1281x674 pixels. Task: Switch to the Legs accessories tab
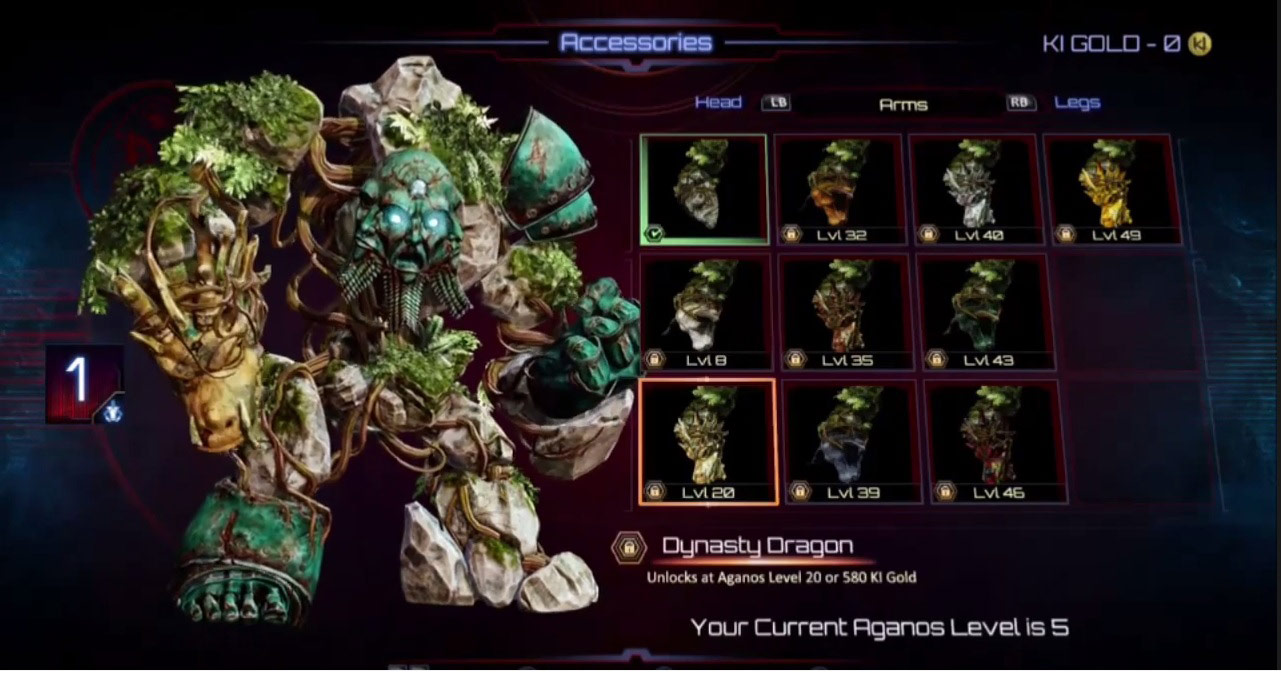coord(1077,102)
